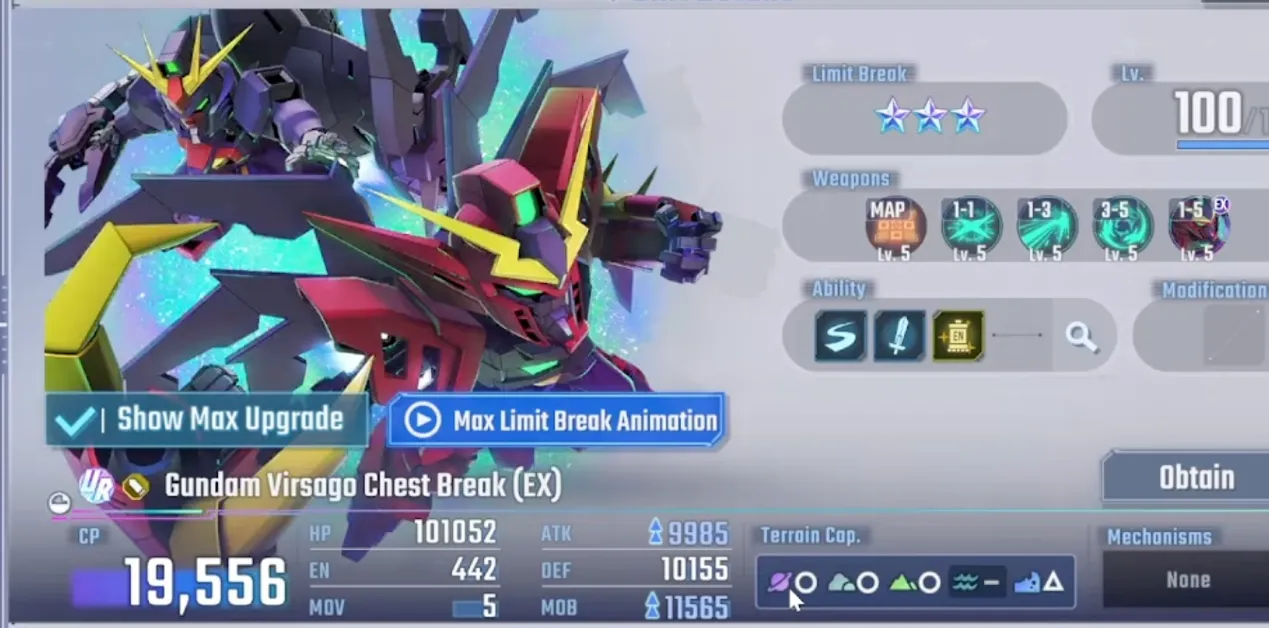Select the yellow EN ability icon
The height and width of the screenshot is (628, 1269).
(958, 336)
